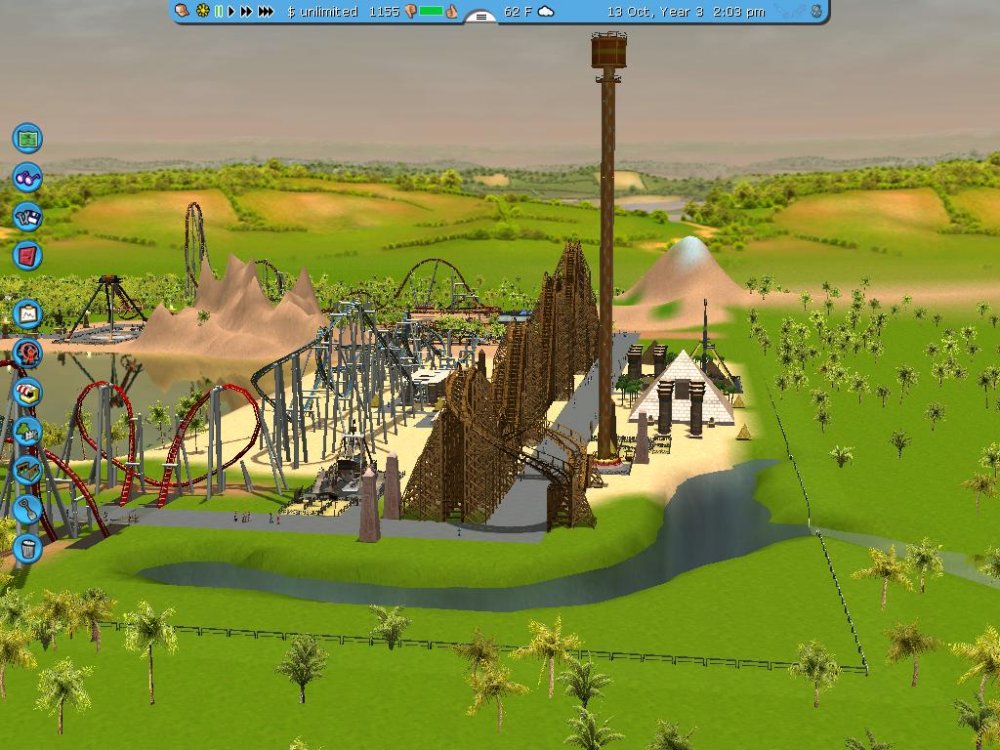The image size is (1000, 750).
Task: Open the paths and queues building tool
Action: [x=27, y=470]
